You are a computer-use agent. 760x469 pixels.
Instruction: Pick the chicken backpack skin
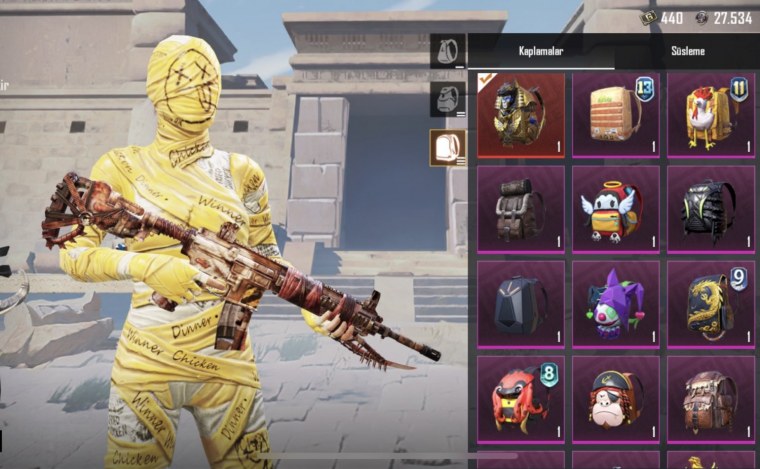coord(709,114)
